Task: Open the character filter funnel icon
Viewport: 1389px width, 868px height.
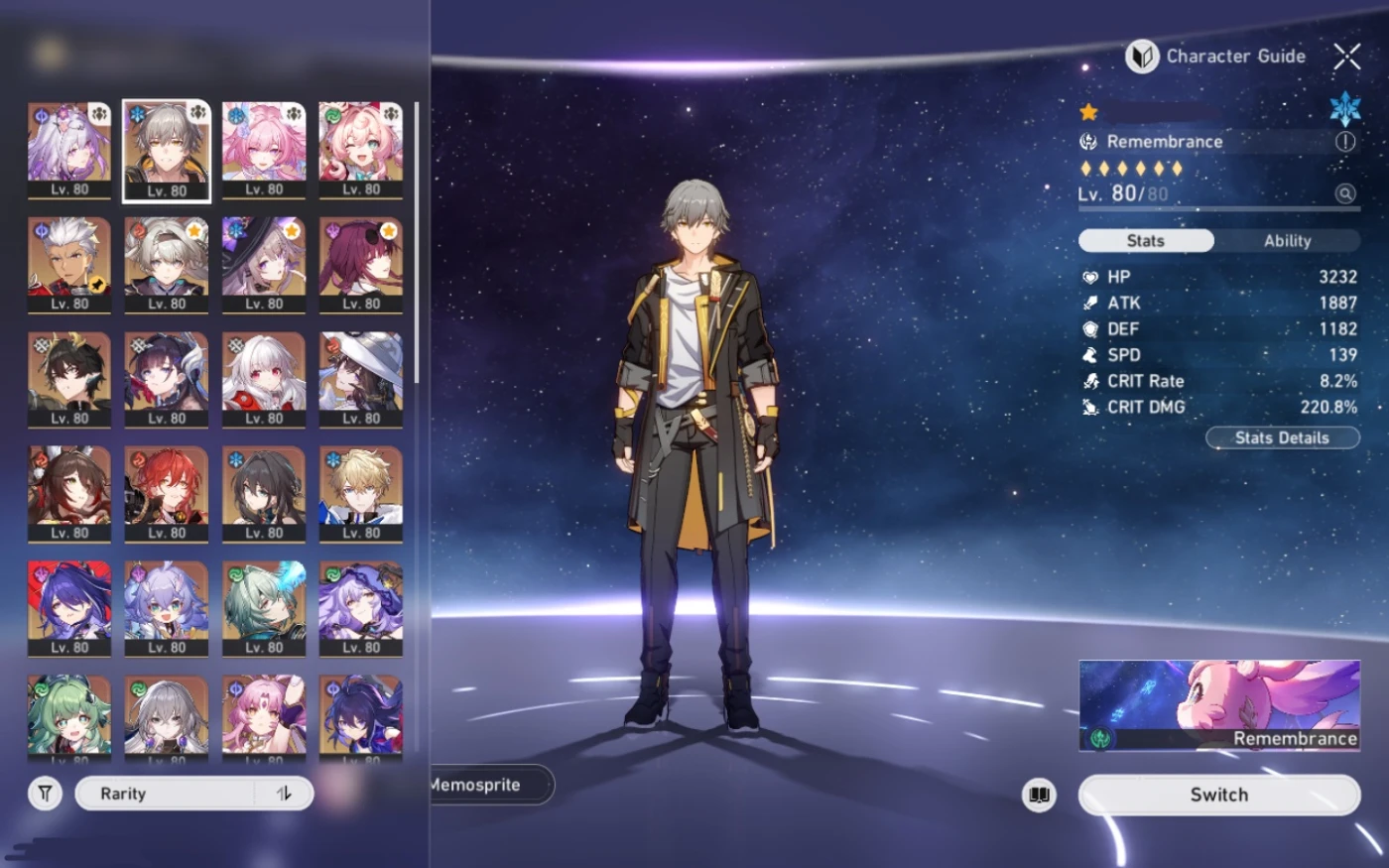Action: tap(46, 794)
